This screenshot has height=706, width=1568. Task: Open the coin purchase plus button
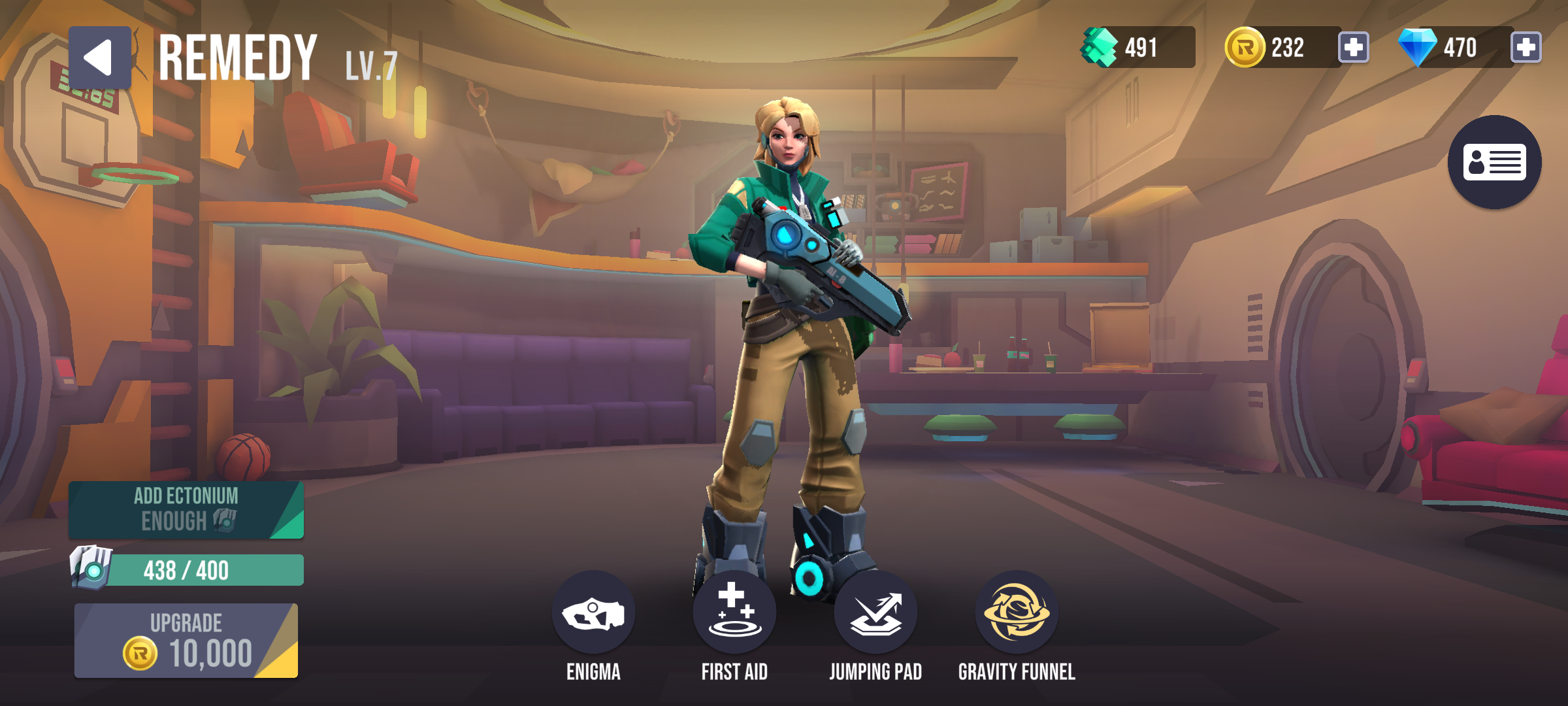[1354, 47]
